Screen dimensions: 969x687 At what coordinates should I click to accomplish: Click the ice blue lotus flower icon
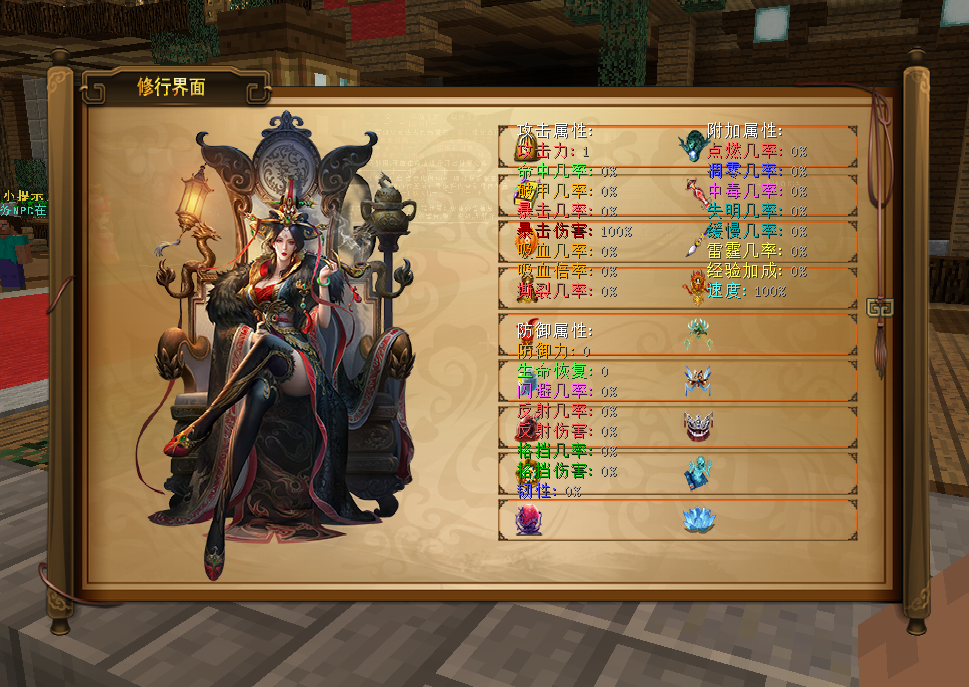[x=698, y=519]
